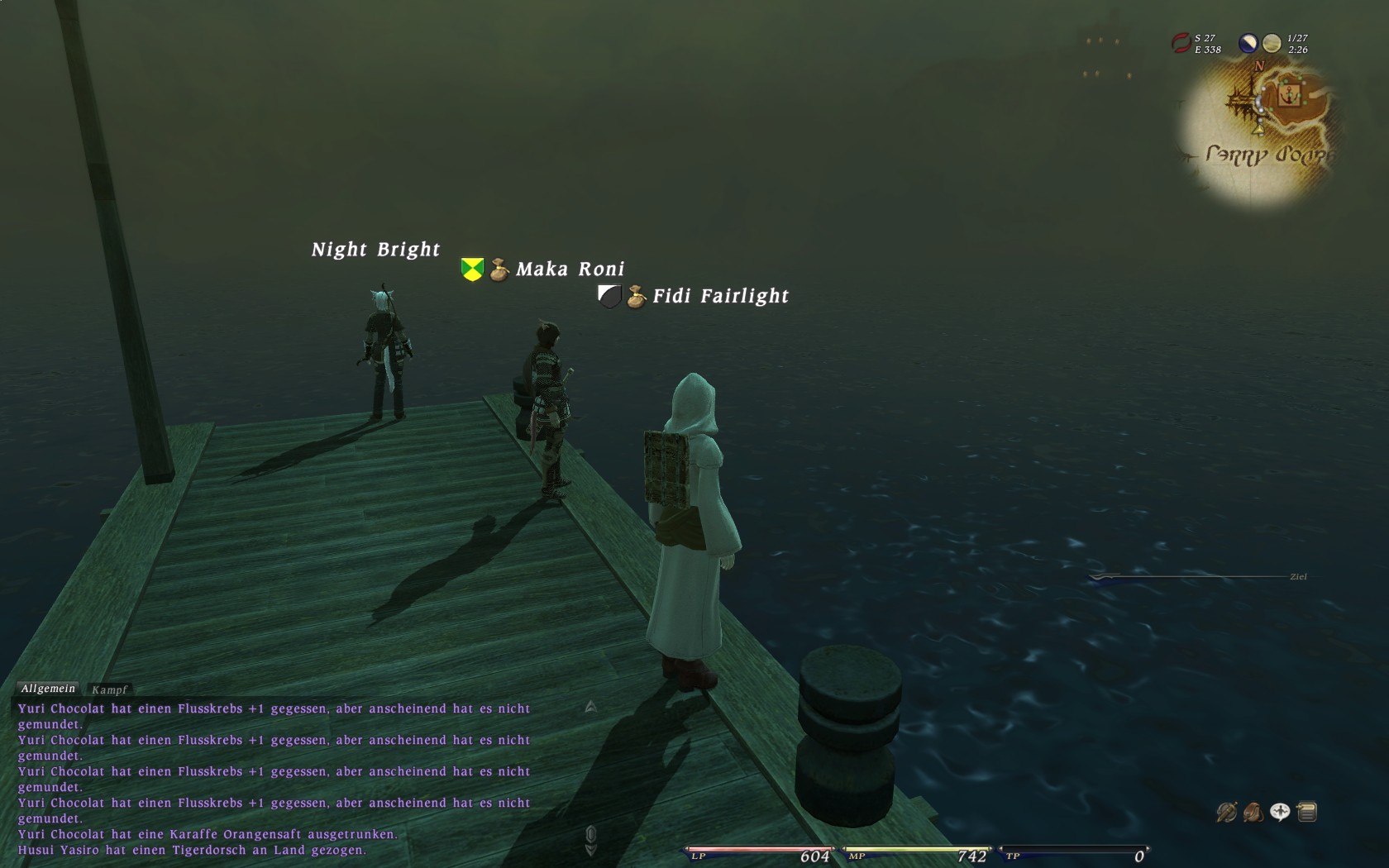The height and width of the screenshot is (868, 1389).
Task: Click the moon phase icon
Action: pos(1248,43)
